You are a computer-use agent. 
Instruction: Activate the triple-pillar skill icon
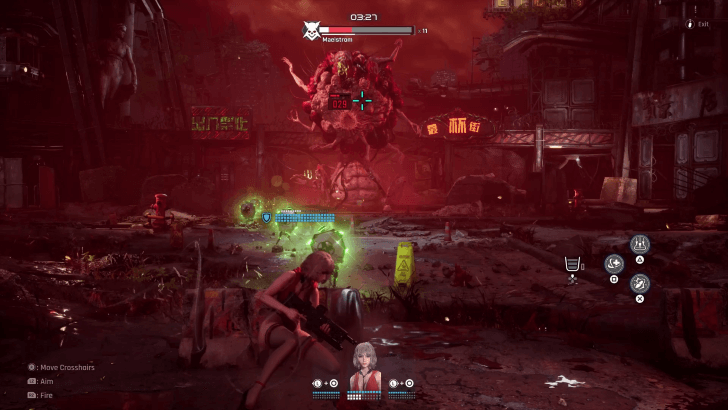pos(639,243)
